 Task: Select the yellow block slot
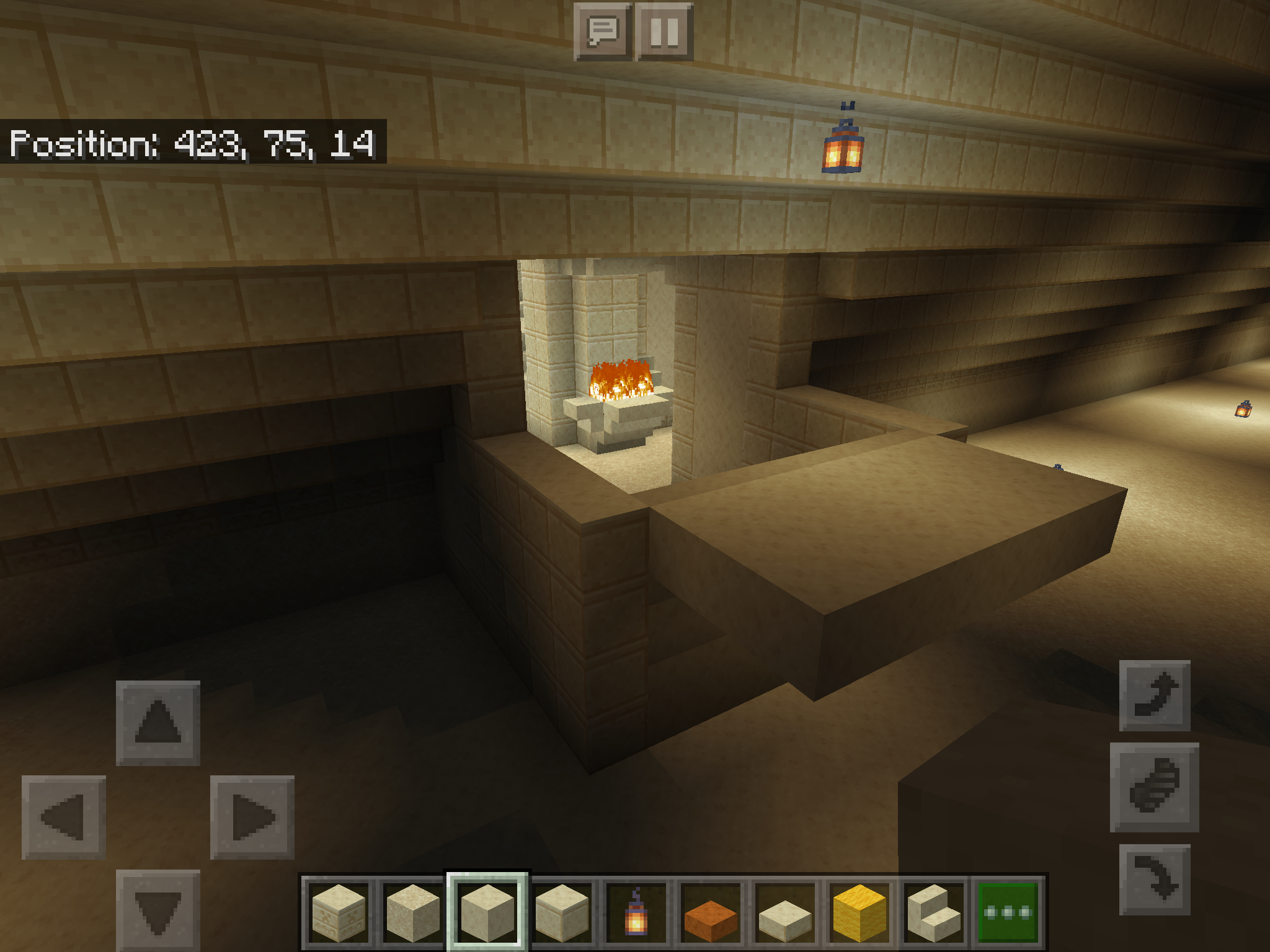coord(859,912)
